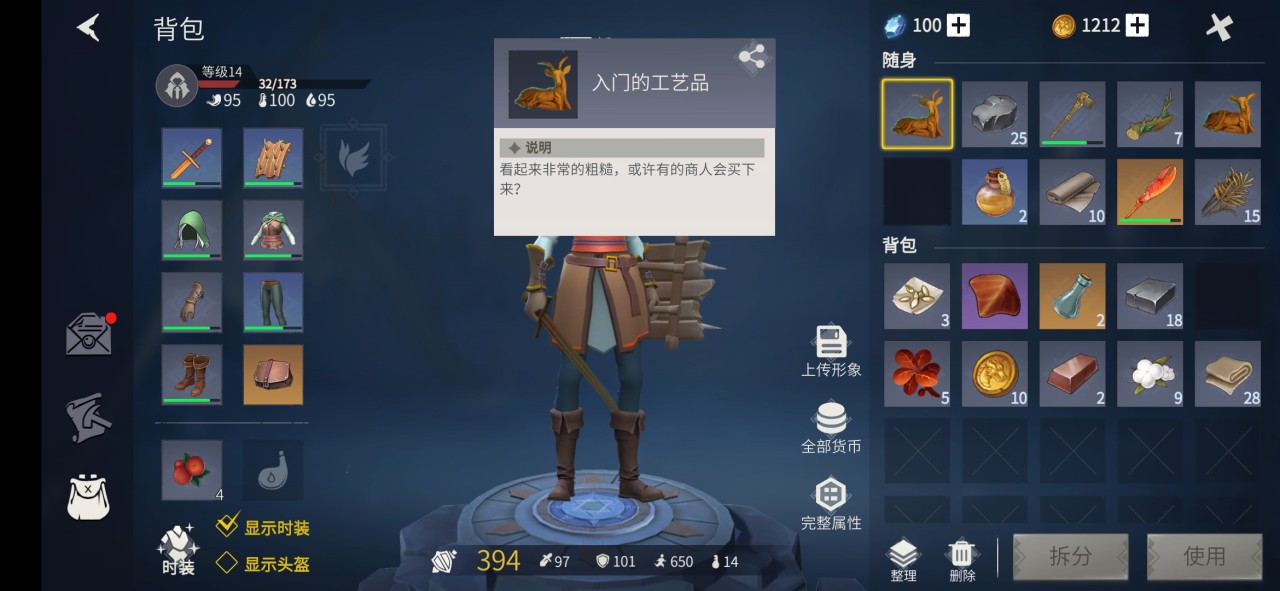Add more blue diamonds
This screenshot has width=1280, height=591.
958,26
